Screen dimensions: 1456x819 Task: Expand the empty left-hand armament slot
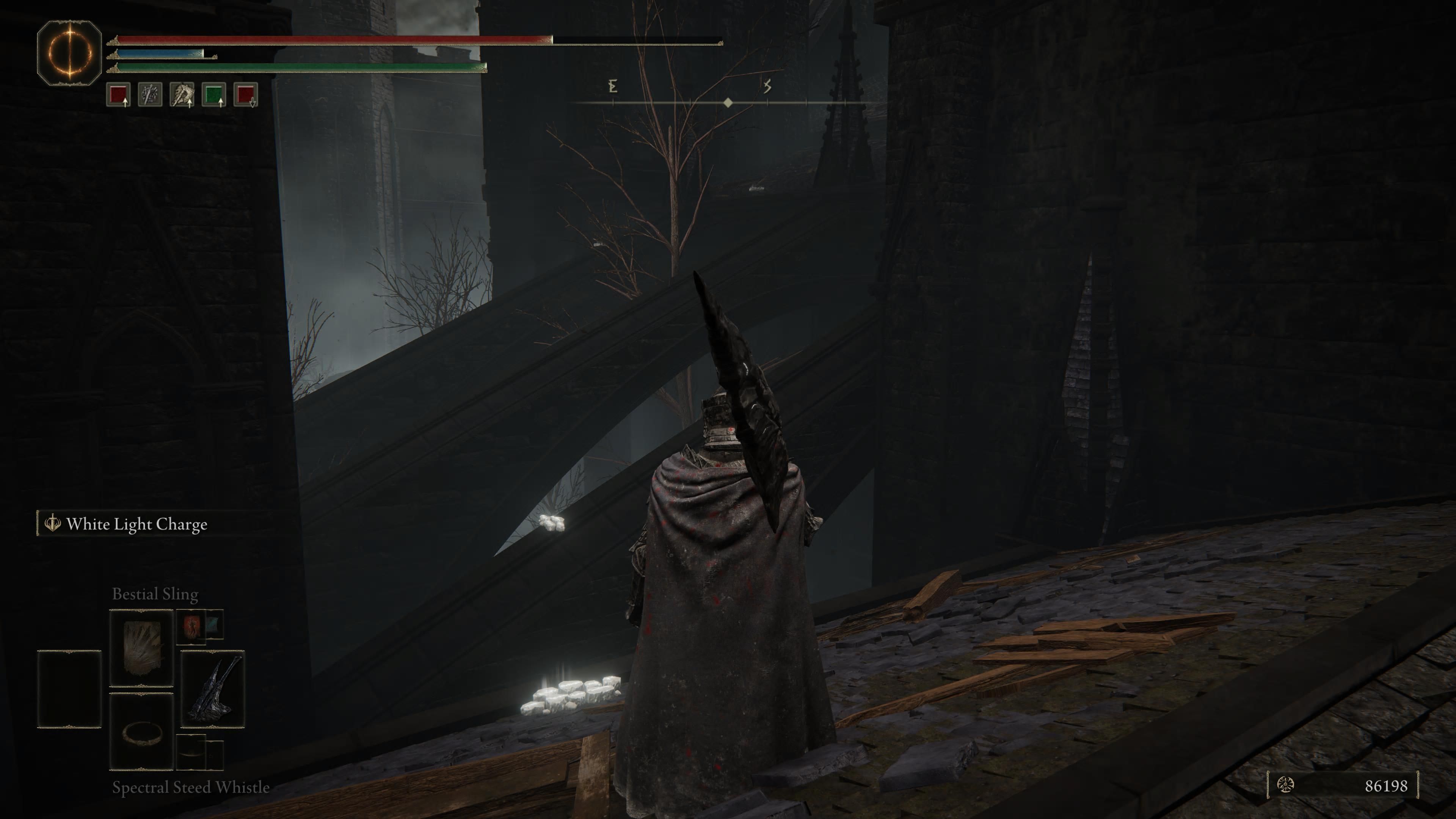70,689
